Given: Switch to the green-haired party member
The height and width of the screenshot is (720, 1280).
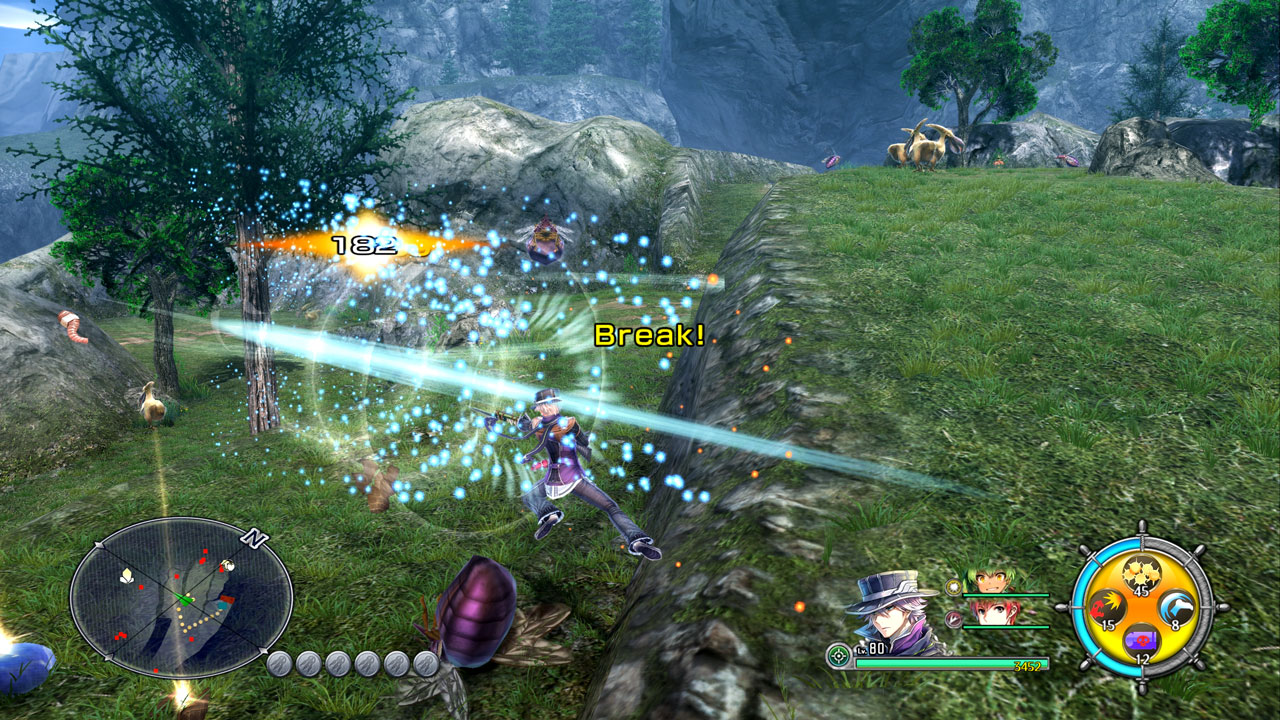Looking at the screenshot, I should coord(991,582).
